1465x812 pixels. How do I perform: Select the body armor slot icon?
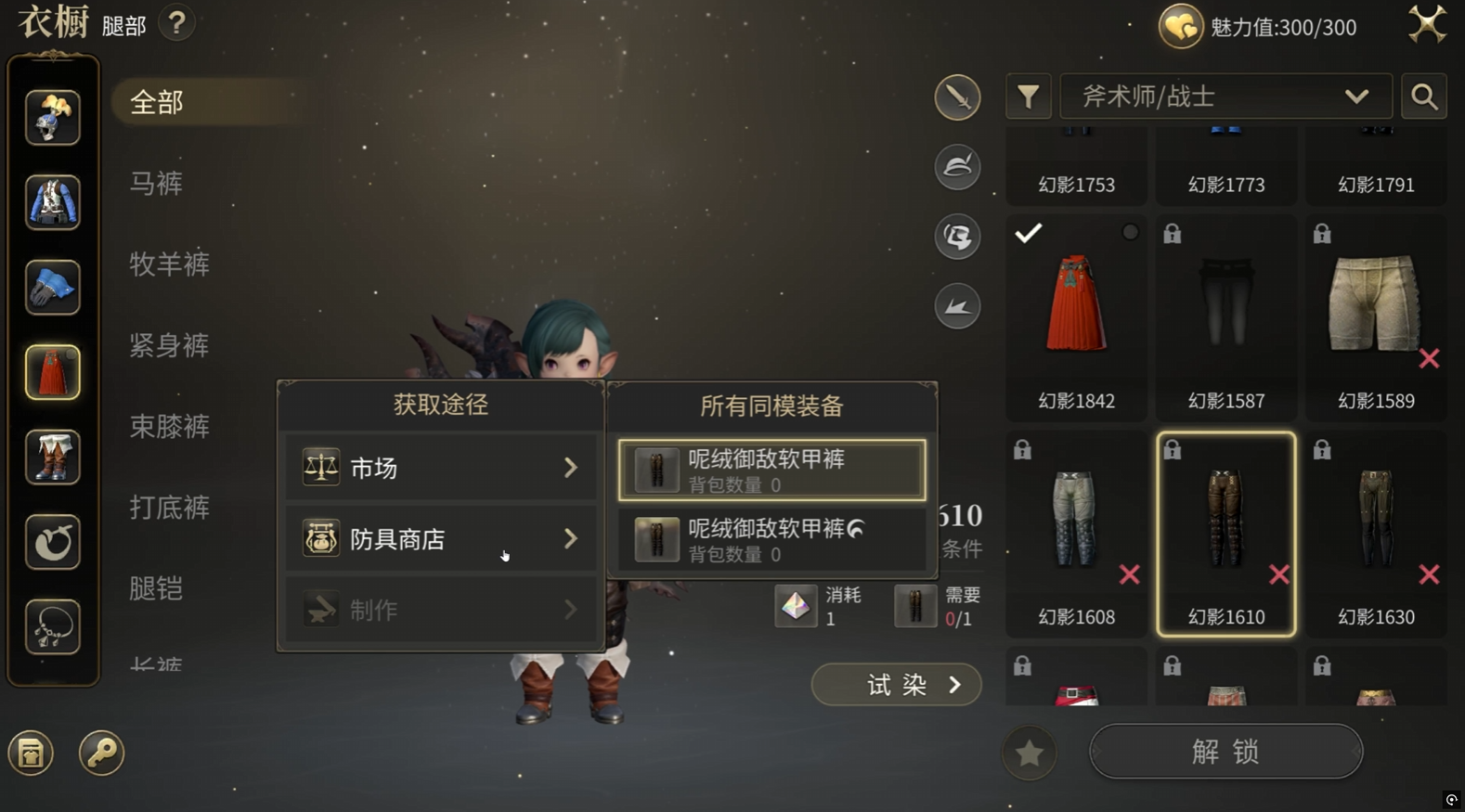click(52, 202)
